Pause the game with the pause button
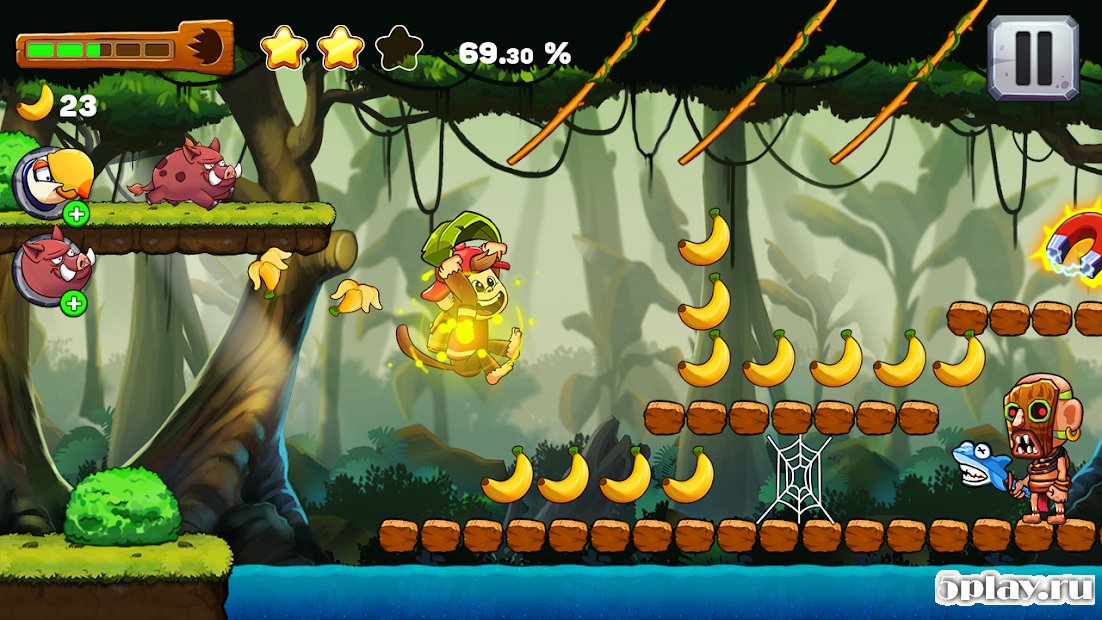Screen dimensions: 1102x620 [x=1033, y=56]
